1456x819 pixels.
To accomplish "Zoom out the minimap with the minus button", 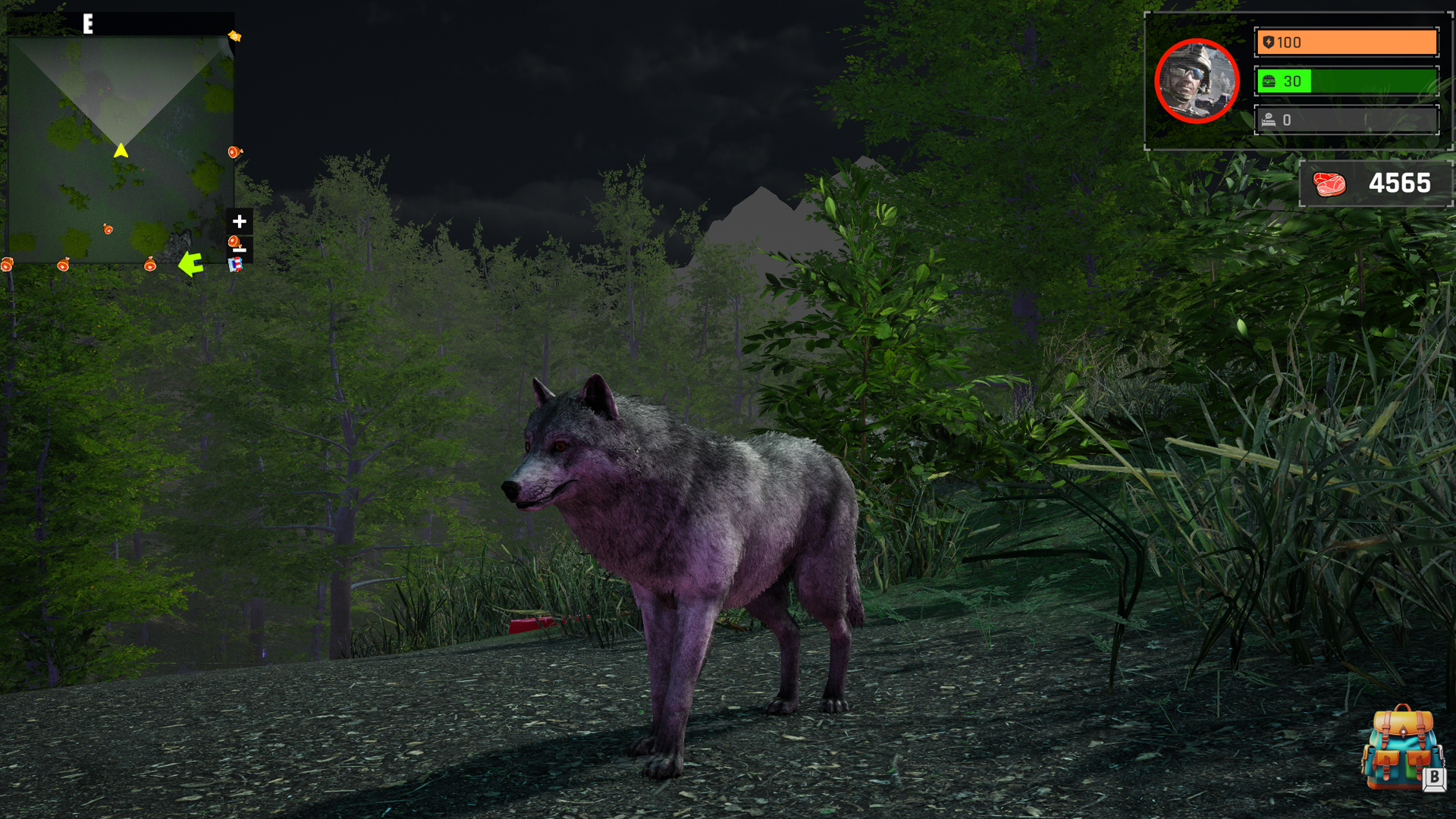I will click(x=238, y=249).
